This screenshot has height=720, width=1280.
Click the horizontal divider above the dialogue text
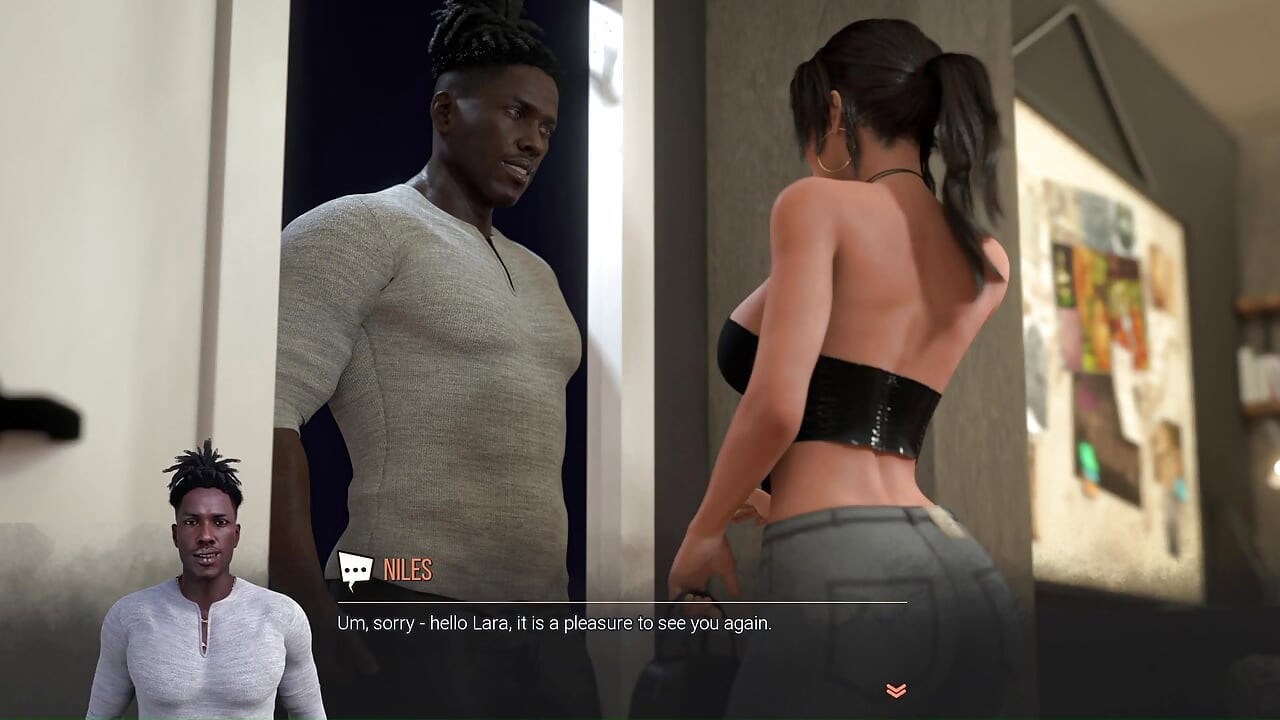click(620, 601)
